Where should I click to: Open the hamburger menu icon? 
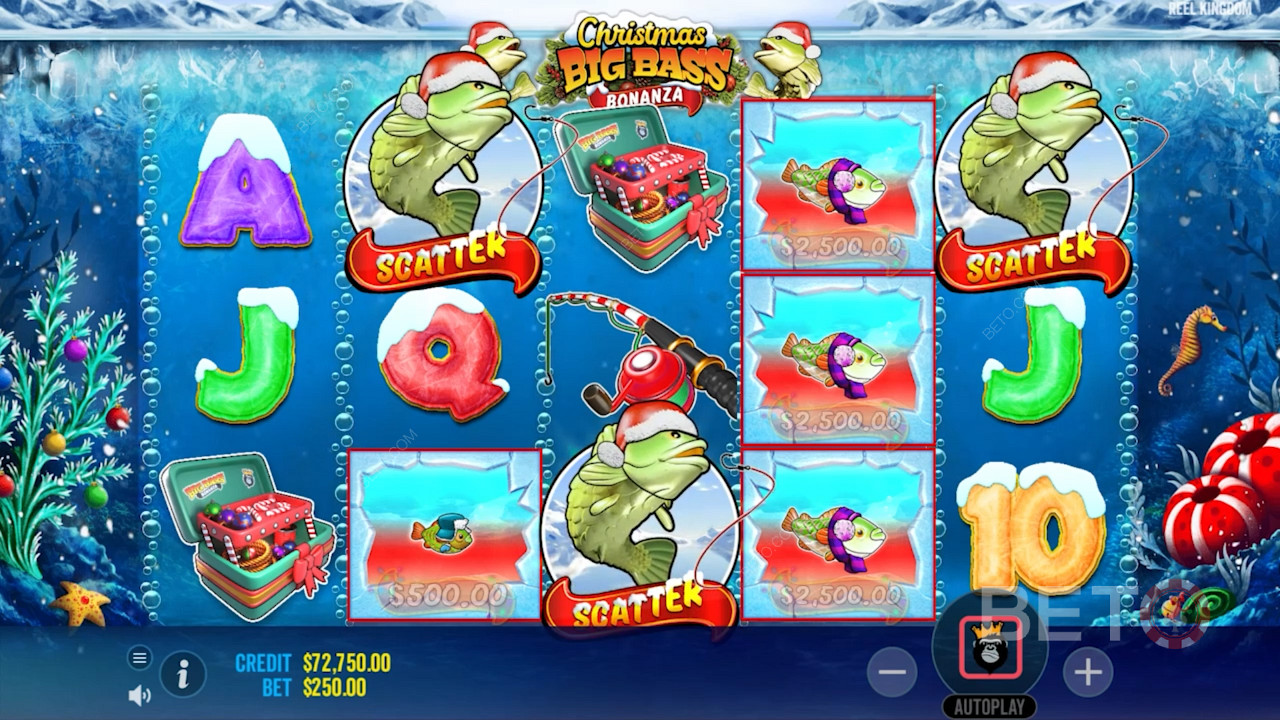140,658
